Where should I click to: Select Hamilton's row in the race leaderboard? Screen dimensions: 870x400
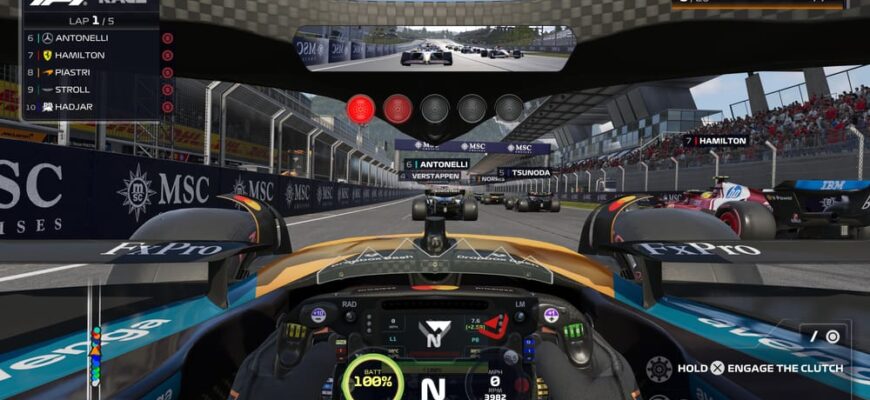pyautogui.click(x=90, y=55)
